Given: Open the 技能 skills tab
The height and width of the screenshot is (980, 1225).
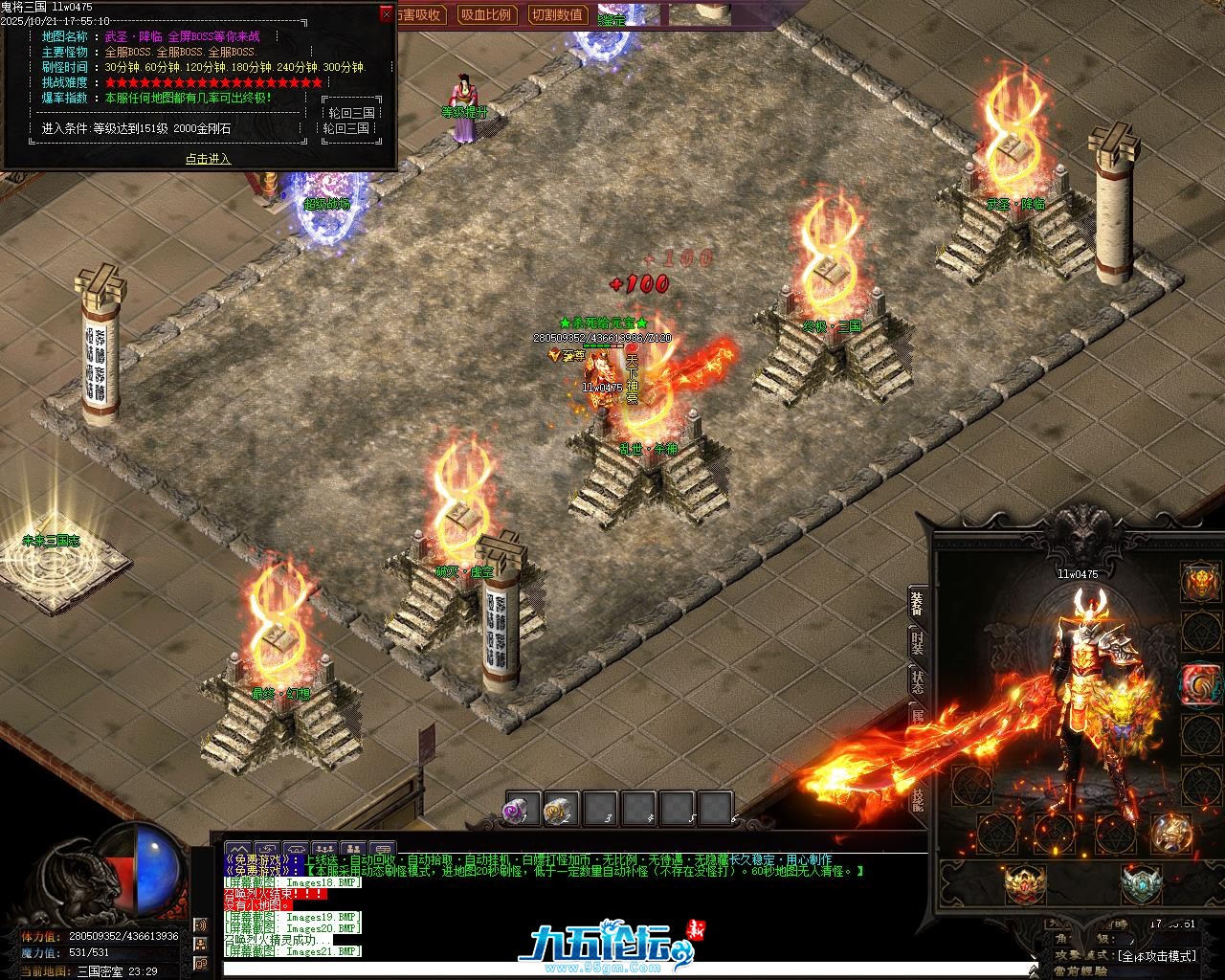Looking at the screenshot, I should 917,800.
